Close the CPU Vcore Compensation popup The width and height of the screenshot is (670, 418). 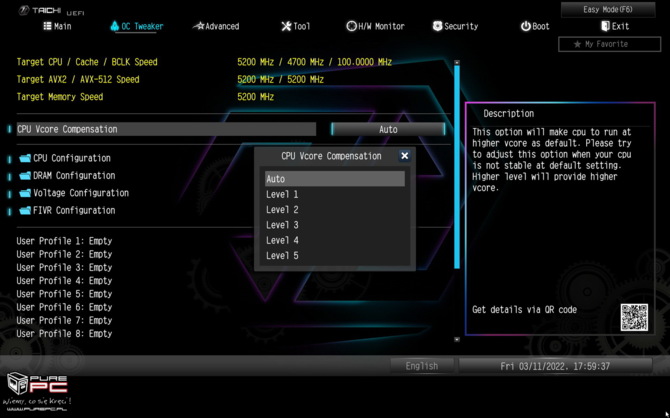pyautogui.click(x=405, y=156)
